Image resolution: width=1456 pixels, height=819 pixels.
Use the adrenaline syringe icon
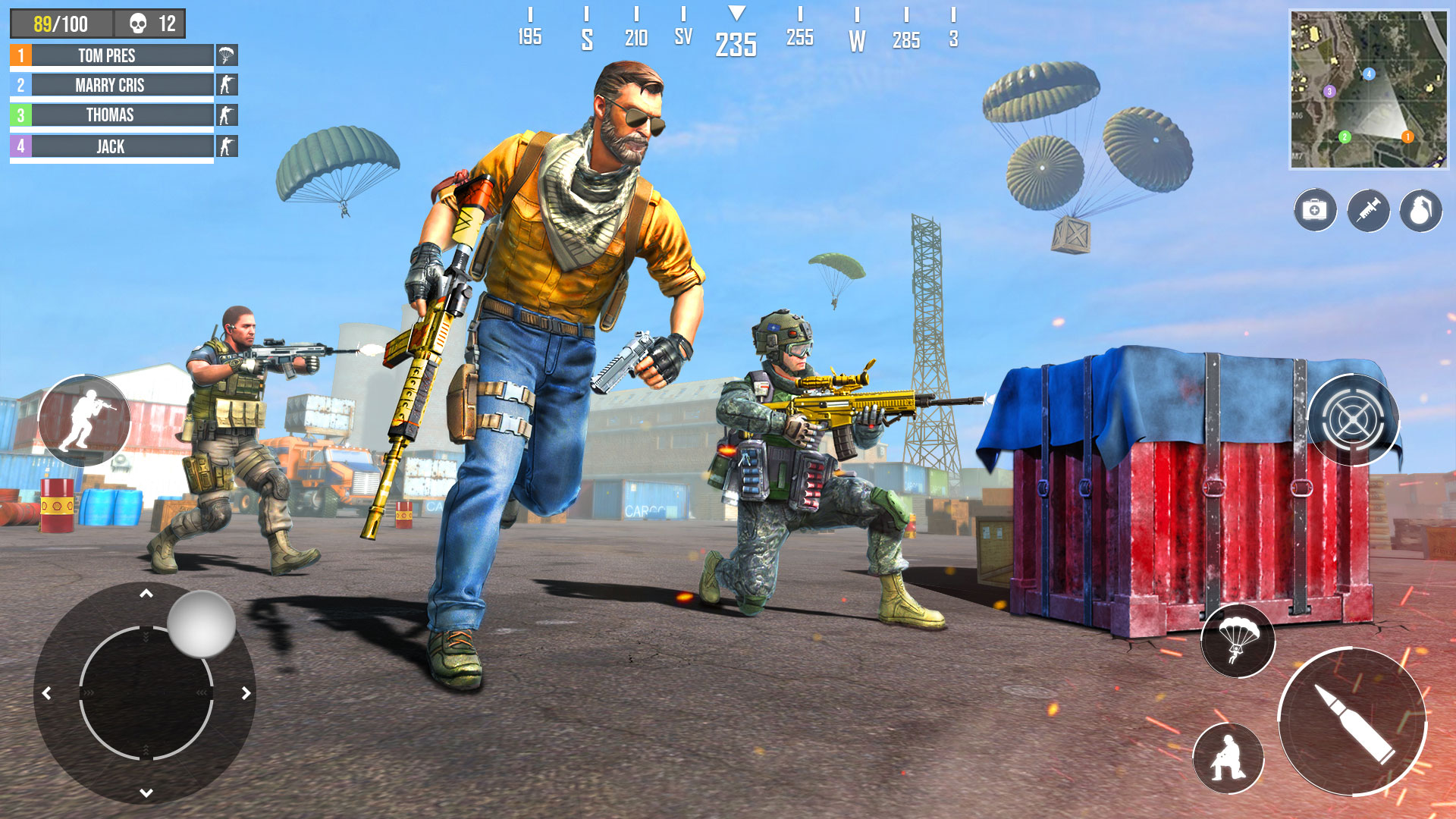(1369, 211)
